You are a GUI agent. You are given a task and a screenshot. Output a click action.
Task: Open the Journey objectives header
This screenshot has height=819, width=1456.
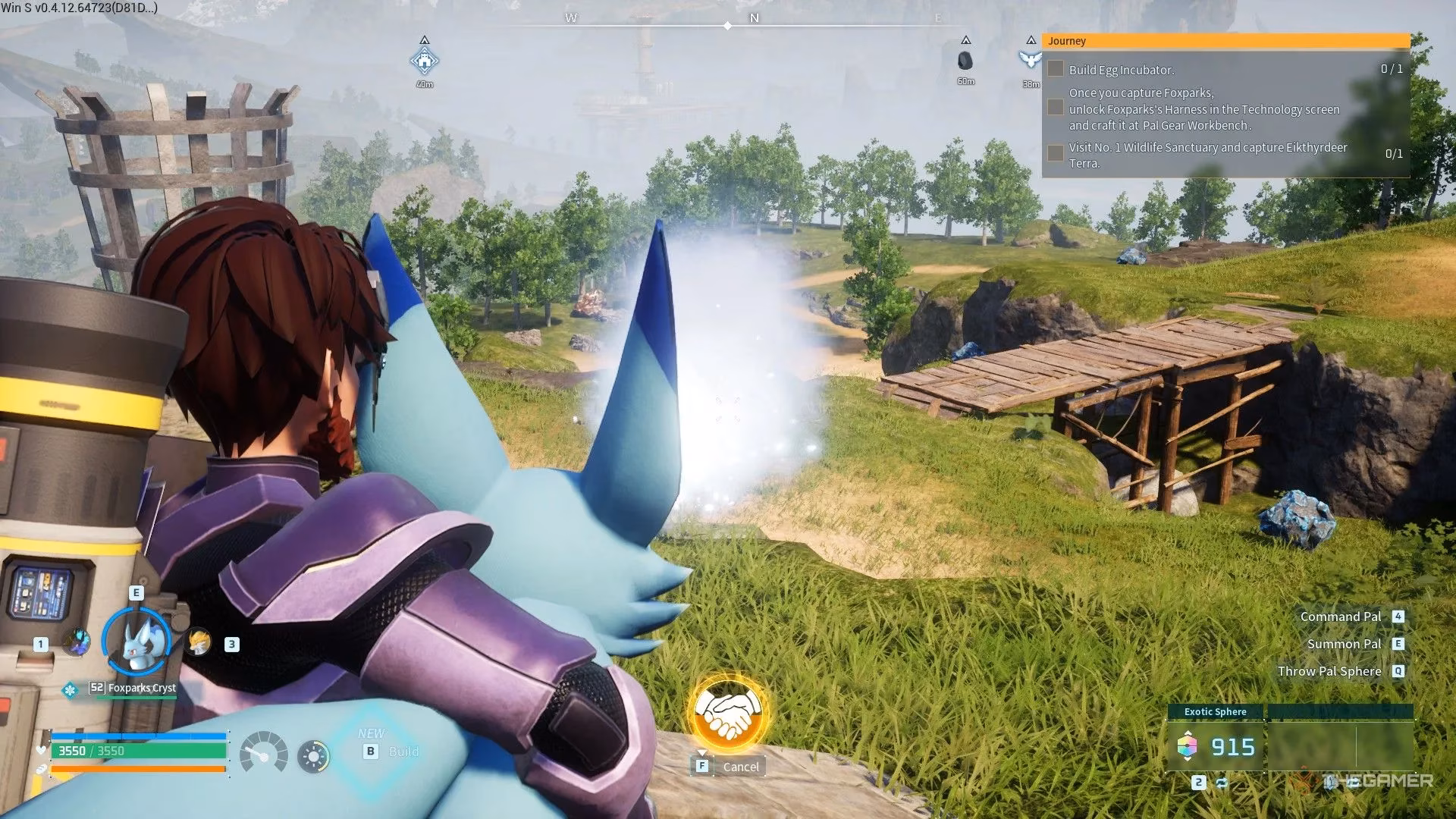(1225, 41)
